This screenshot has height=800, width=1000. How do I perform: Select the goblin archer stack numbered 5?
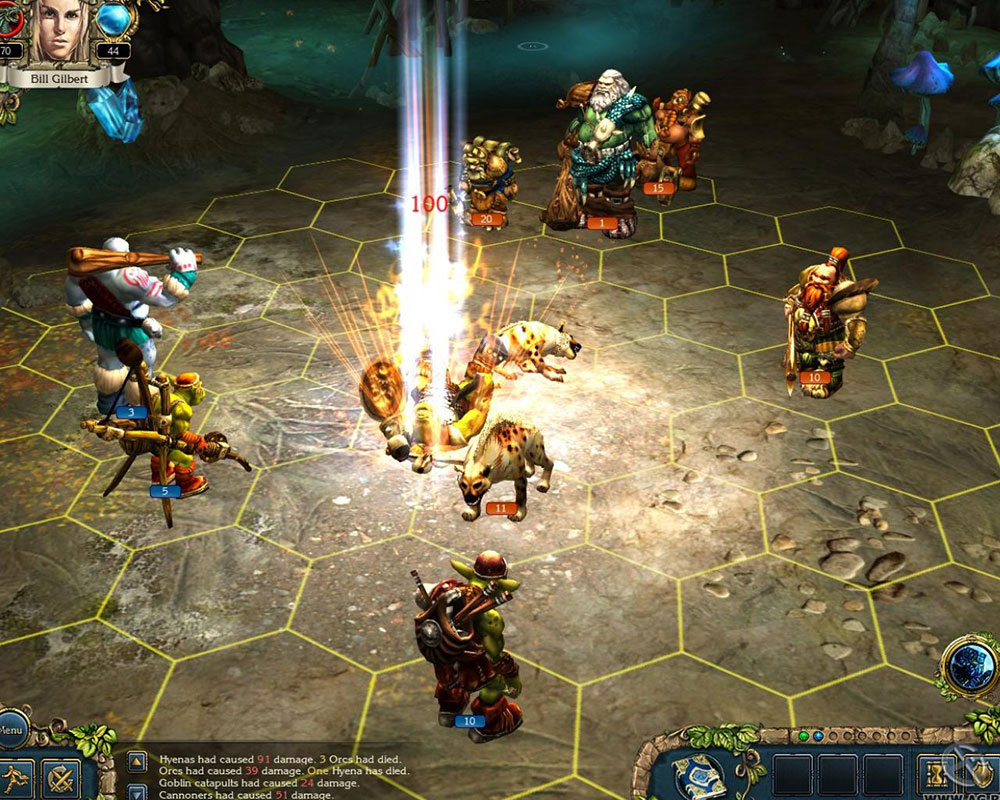(170, 440)
